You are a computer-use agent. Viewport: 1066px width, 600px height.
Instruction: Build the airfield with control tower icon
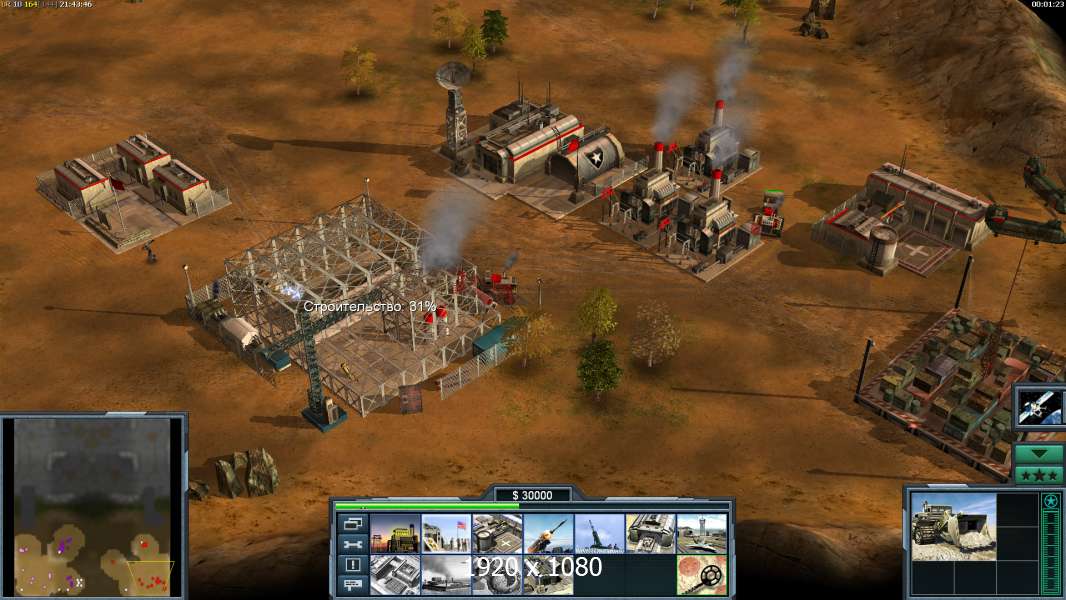tap(702, 534)
